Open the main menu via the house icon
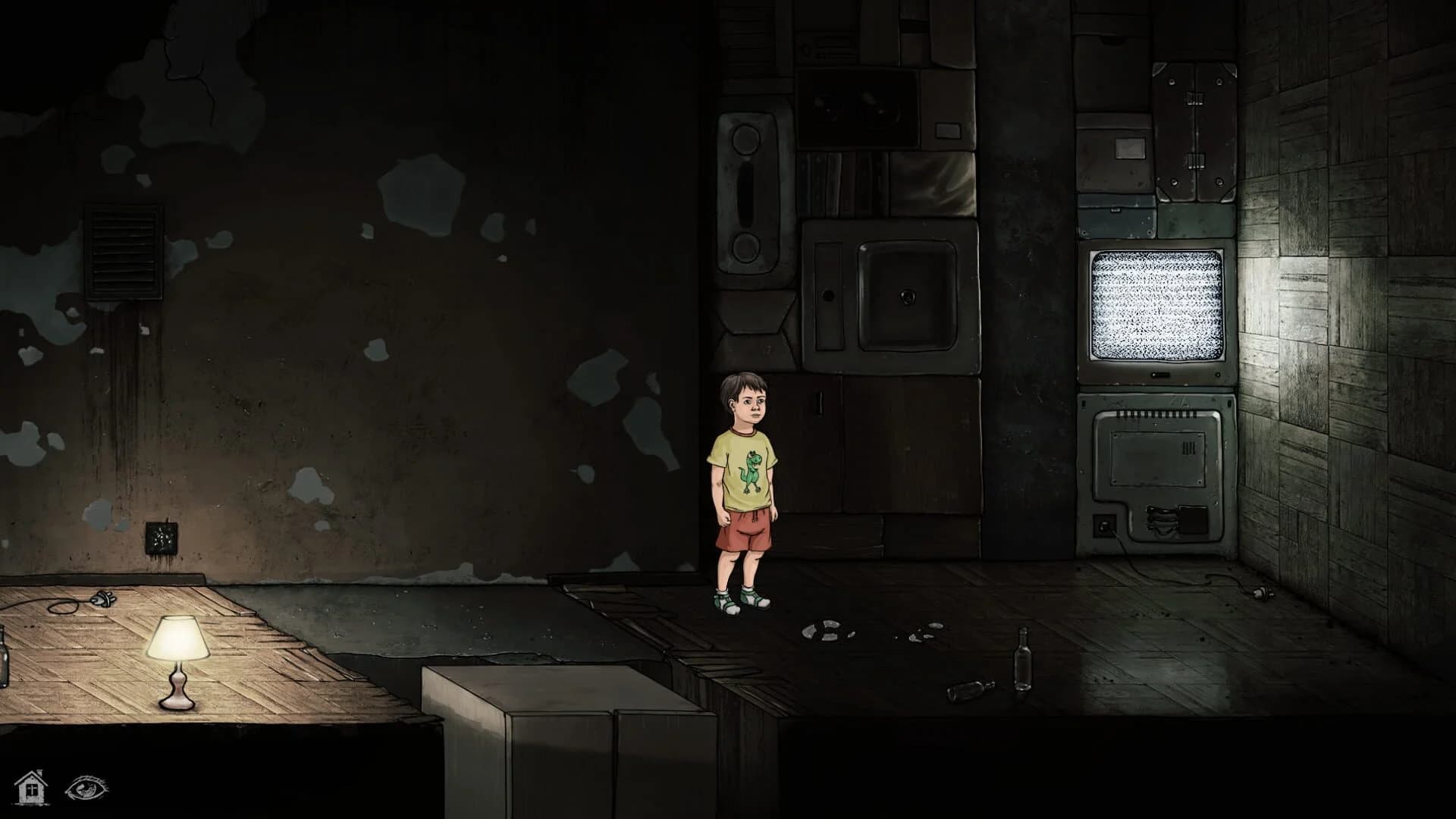The image size is (1456, 819). click(30, 789)
